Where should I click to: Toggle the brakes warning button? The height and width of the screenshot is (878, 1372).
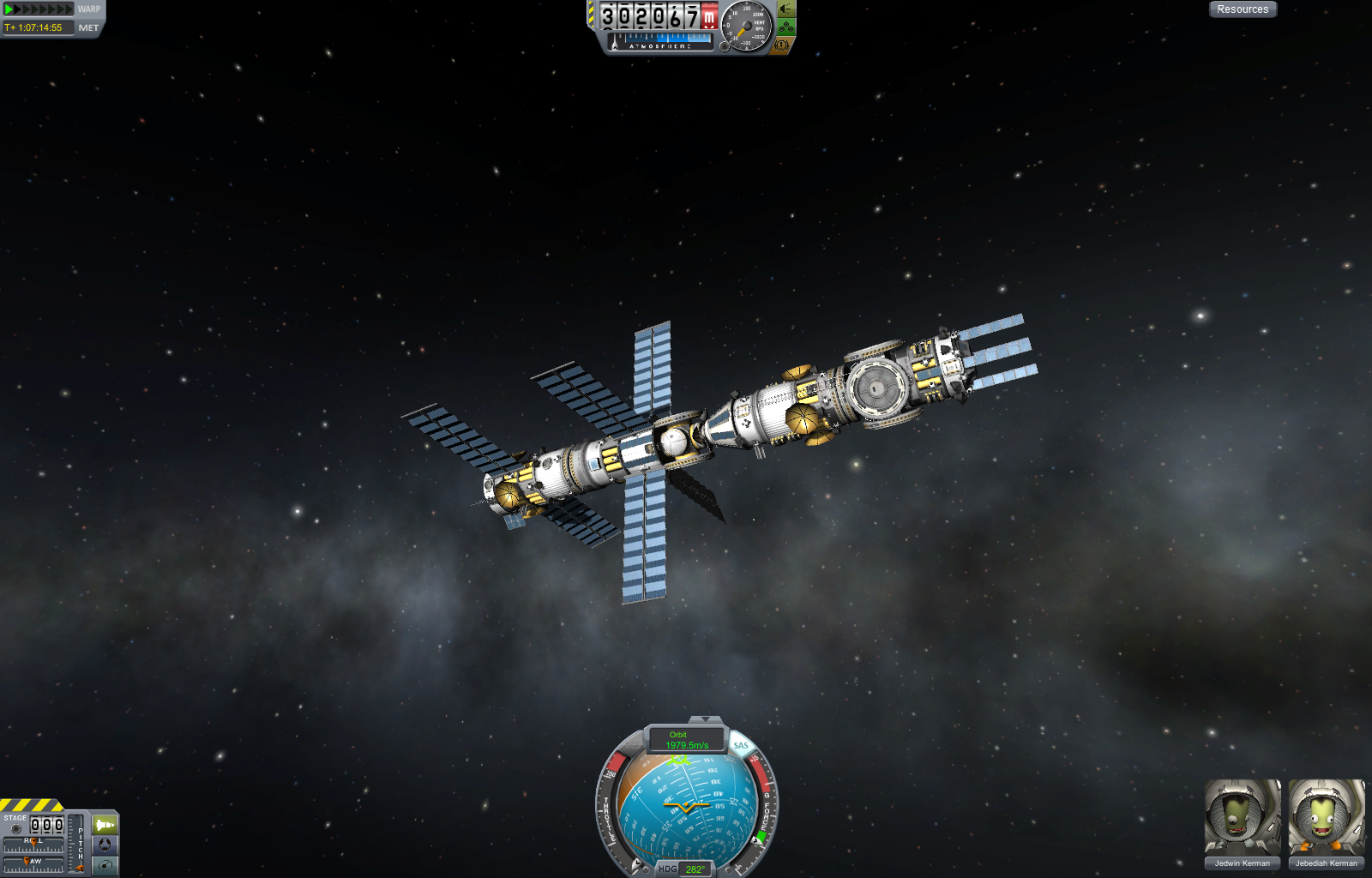pos(780,45)
